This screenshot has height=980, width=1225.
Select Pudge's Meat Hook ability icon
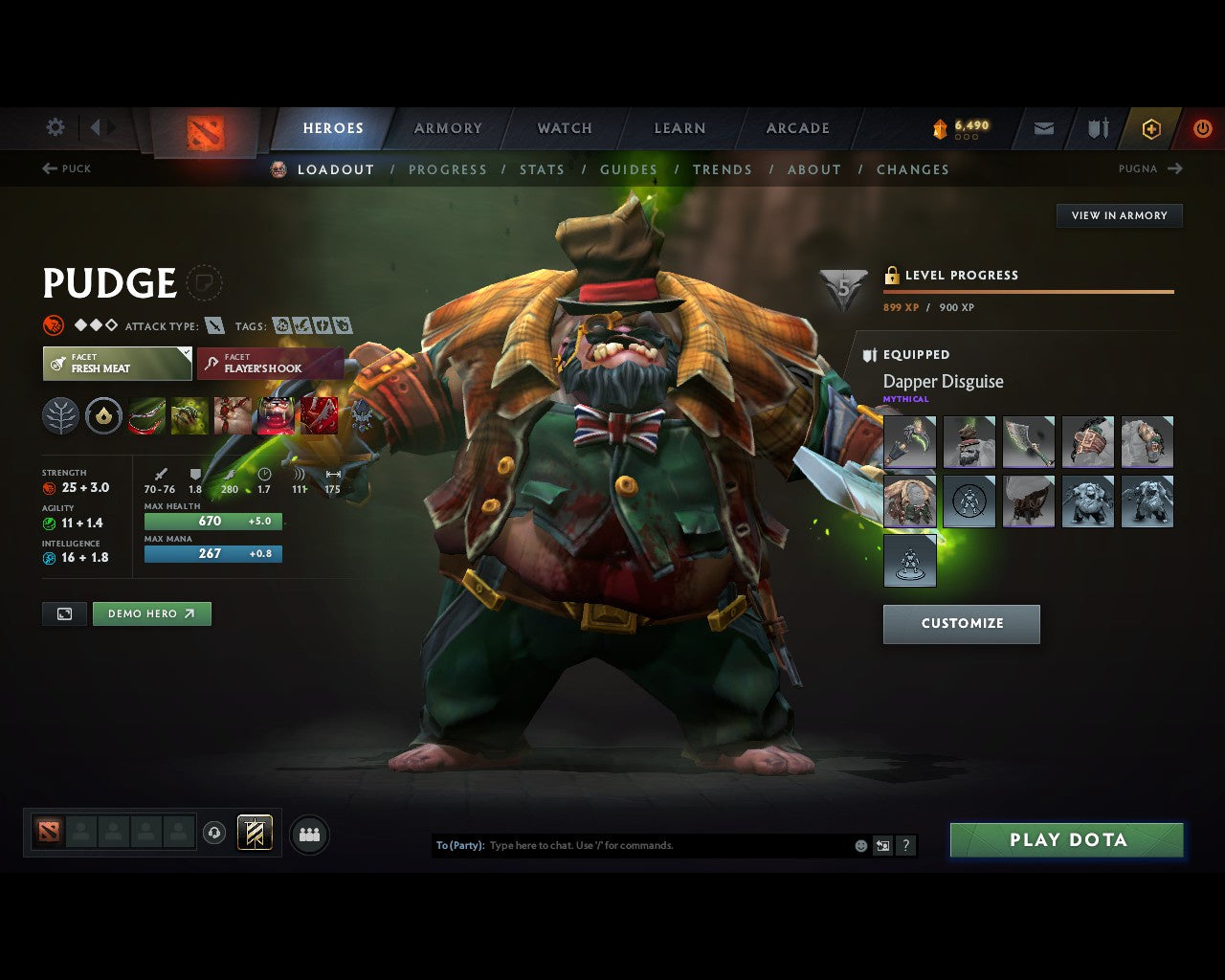(146, 414)
